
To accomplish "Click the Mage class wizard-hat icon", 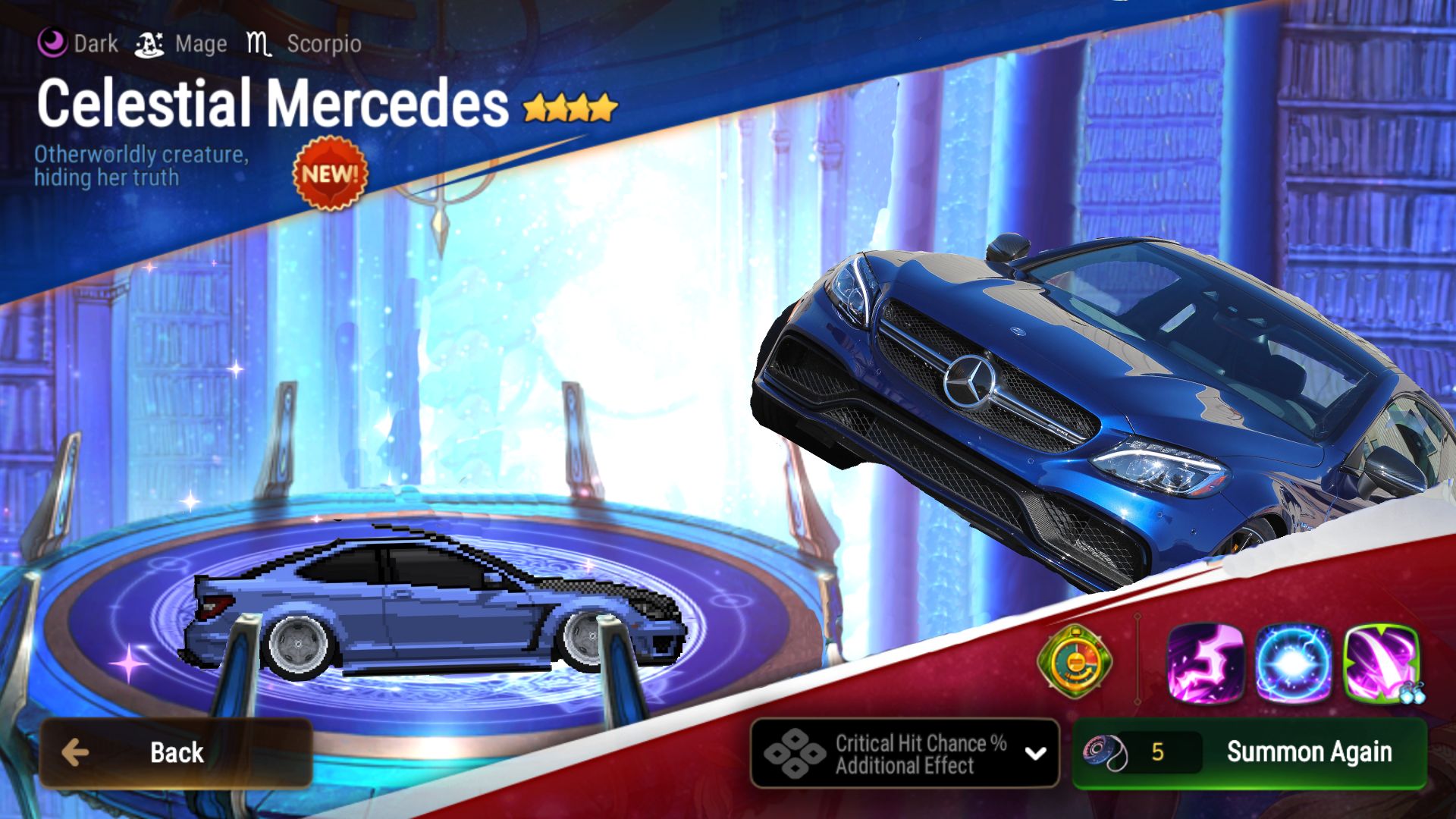I will pyautogui.click(x=149, y=43).
